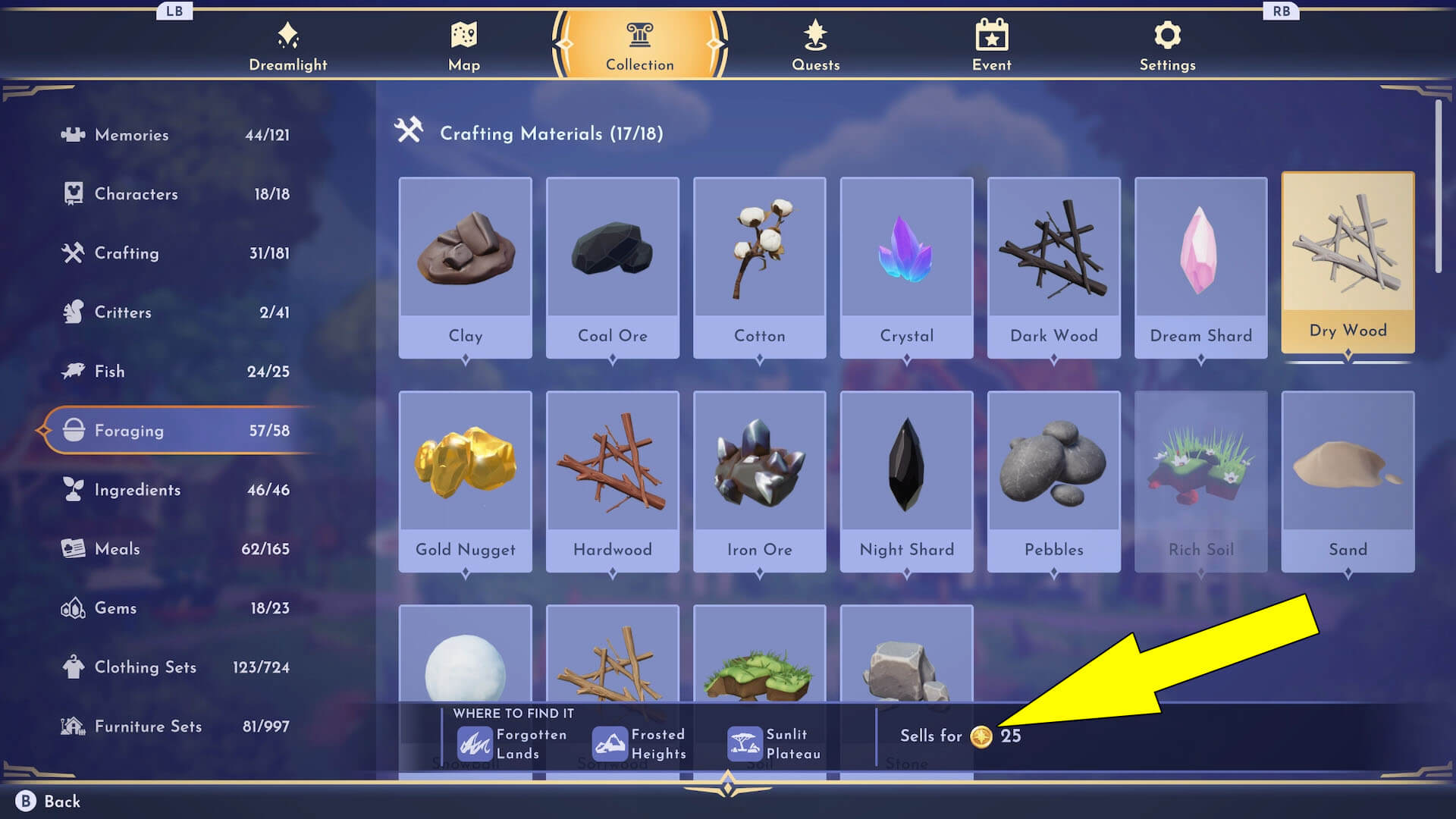Select the Dry Wood thumbnail

pyautogui.click(x=1348, y=258)
